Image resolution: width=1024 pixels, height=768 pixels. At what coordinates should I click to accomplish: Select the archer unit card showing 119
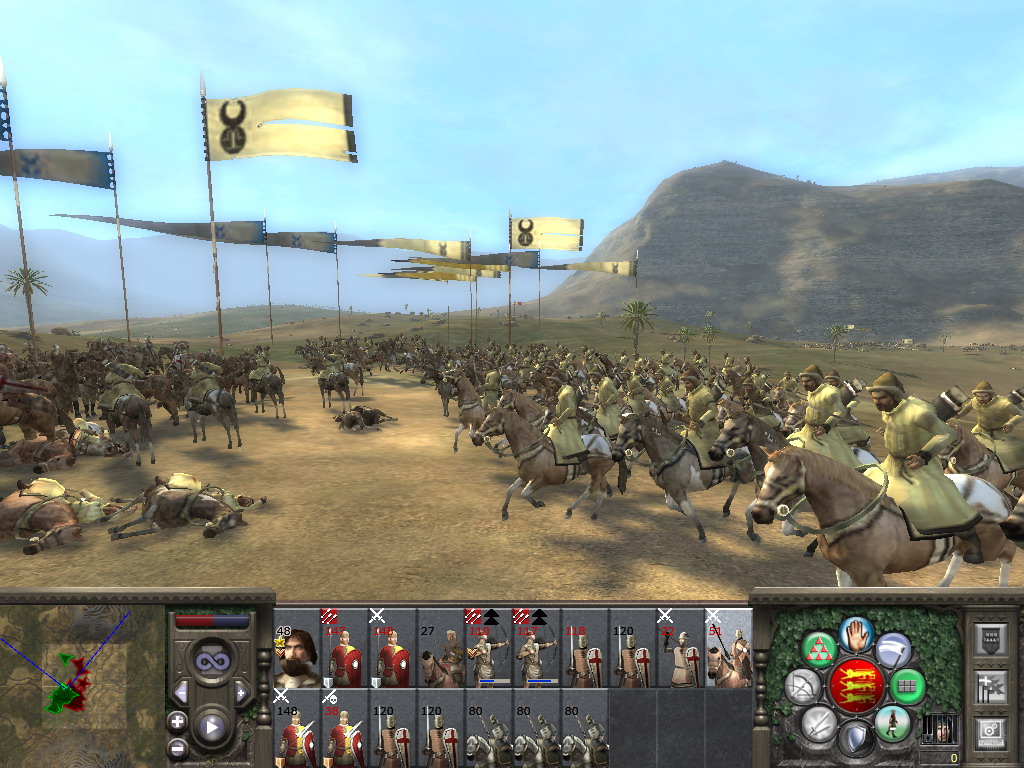489,656
